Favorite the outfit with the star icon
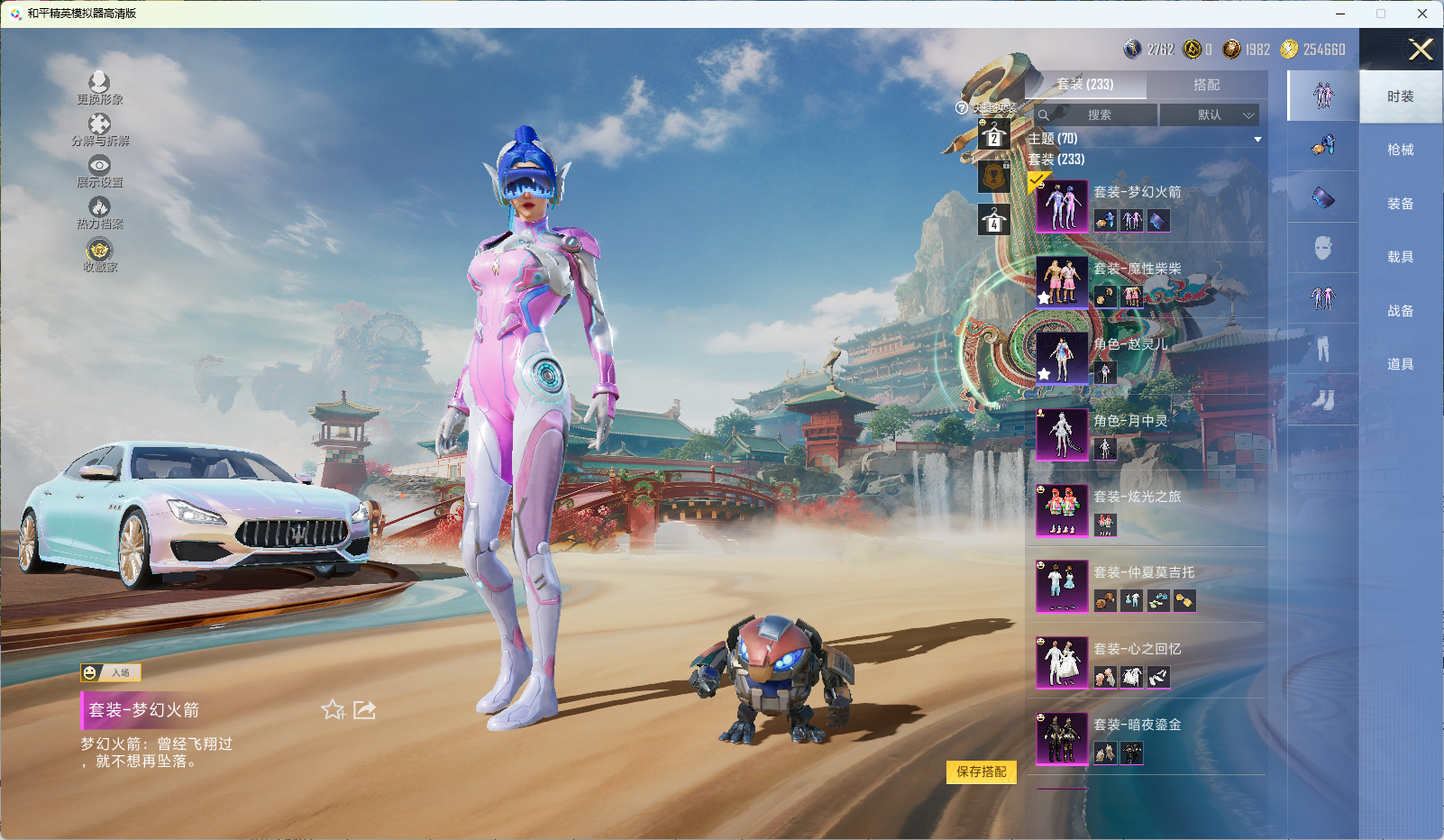The height and width of the screenshot is (840, 1444). 333,710
